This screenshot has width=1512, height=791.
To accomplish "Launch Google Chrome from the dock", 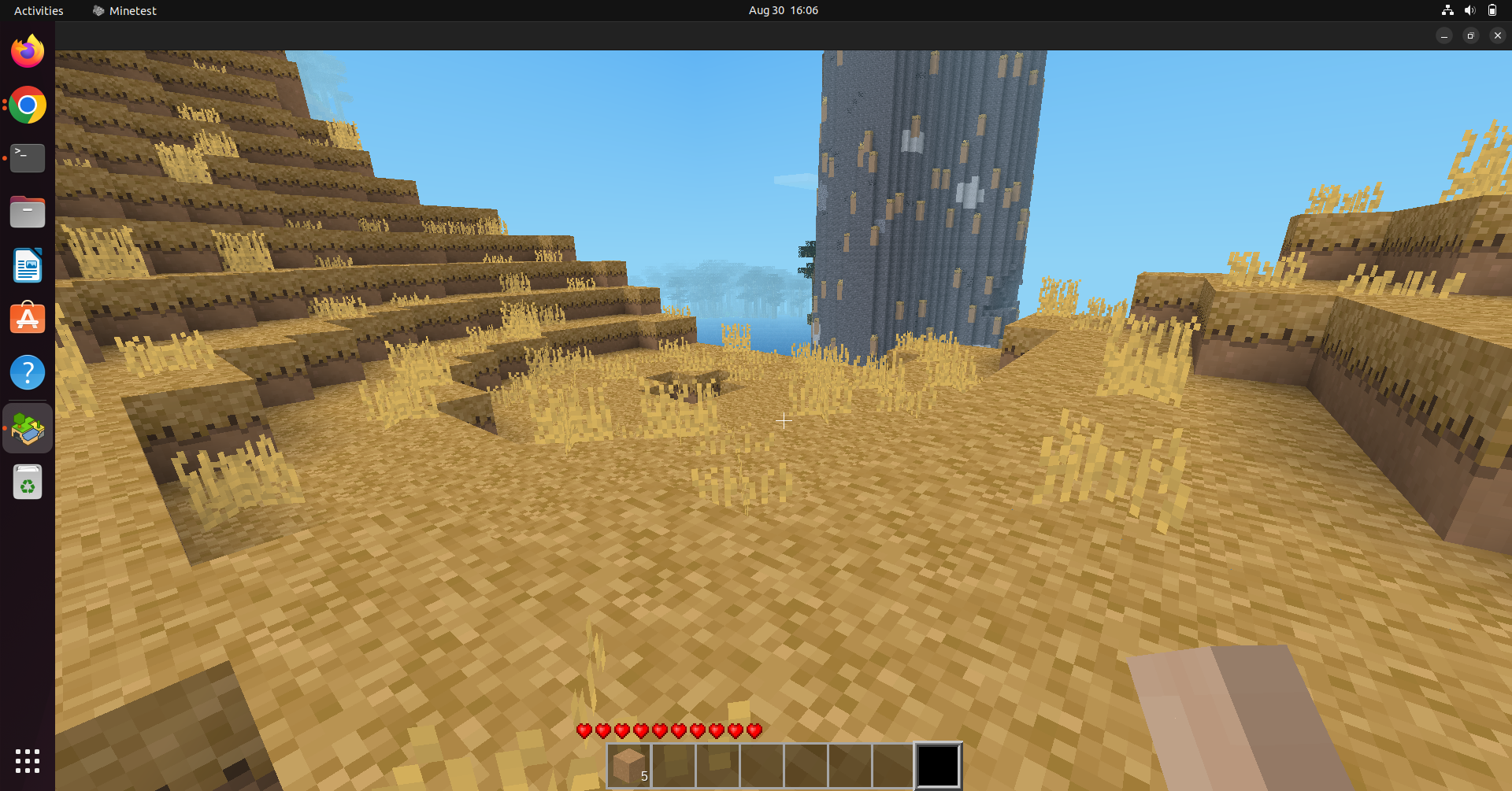I will click(28, 105).
